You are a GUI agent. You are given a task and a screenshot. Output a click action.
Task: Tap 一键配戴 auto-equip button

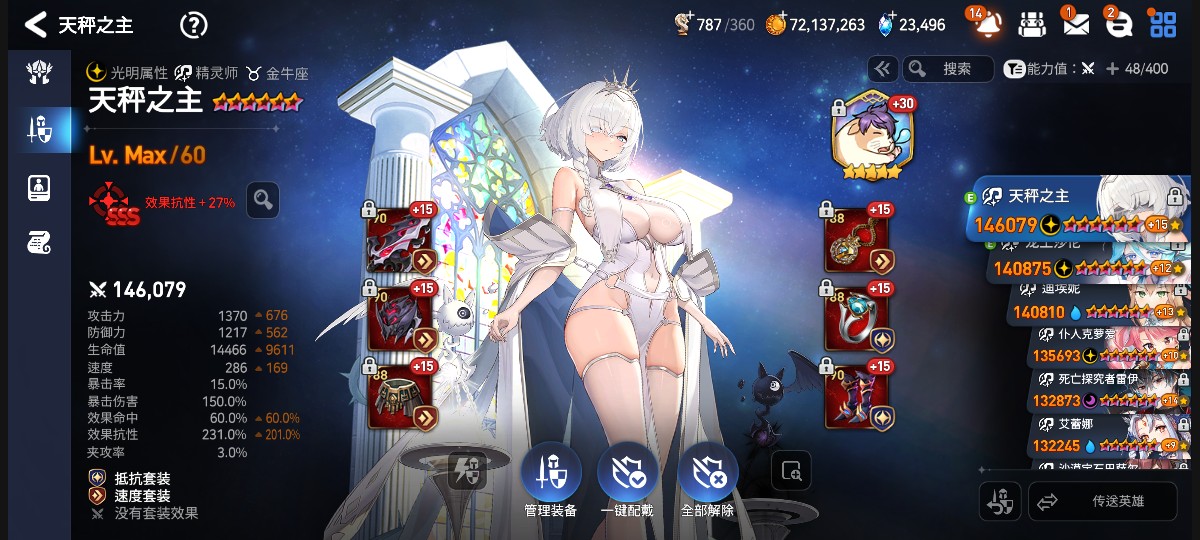(x=627, y=474)
